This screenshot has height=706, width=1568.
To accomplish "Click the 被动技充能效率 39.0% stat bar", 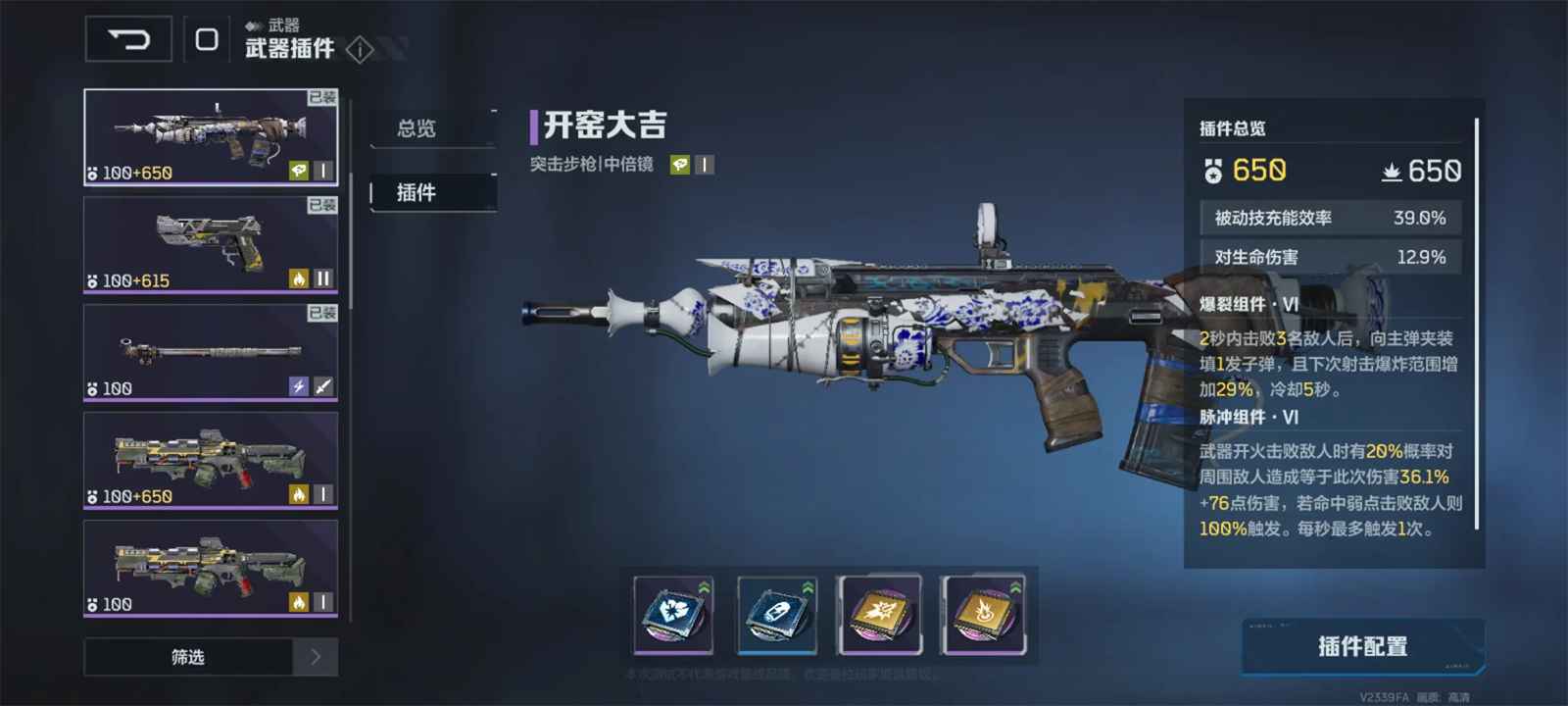I will (x=1329, y=217).
